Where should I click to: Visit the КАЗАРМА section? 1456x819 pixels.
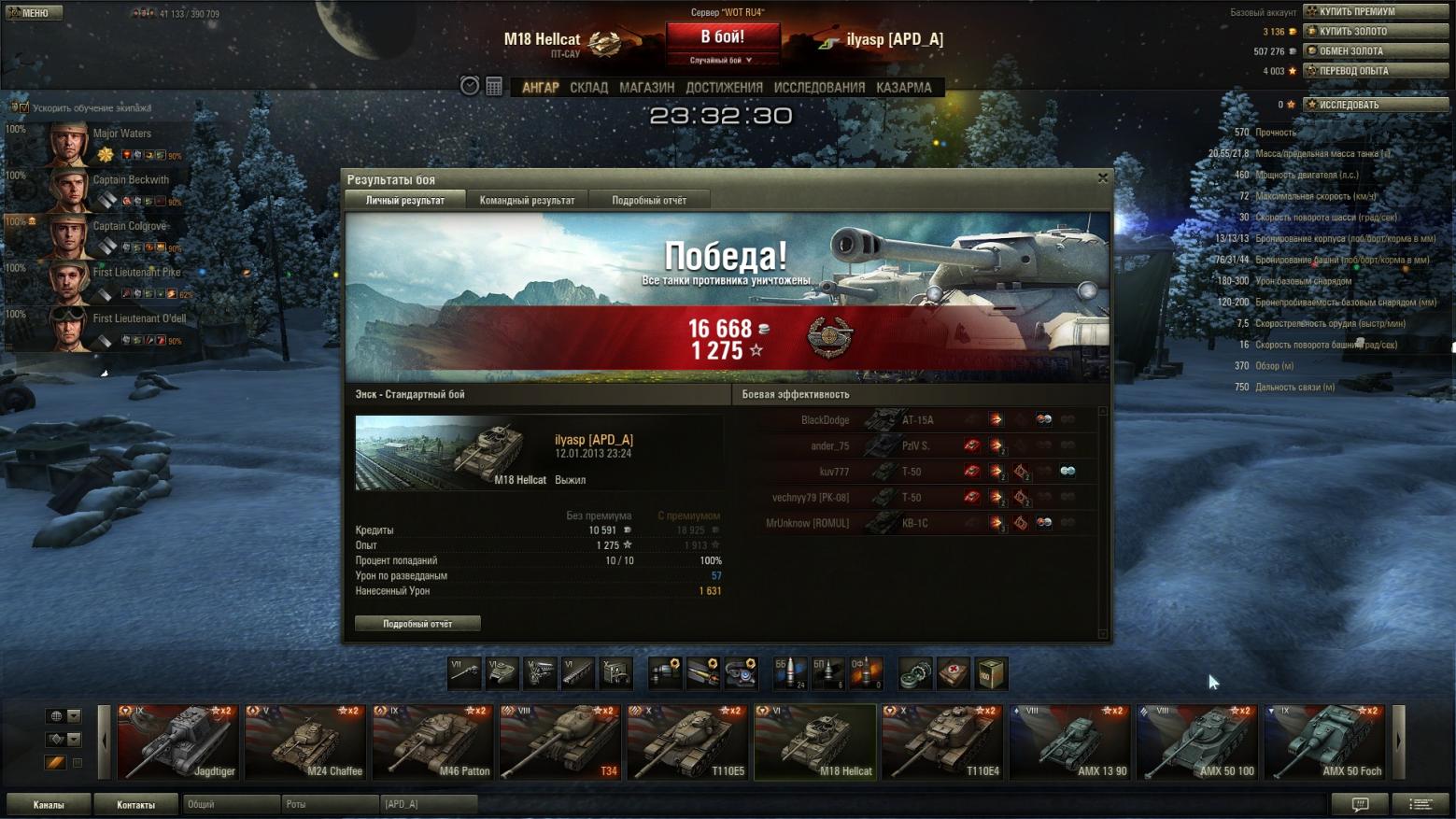click(x=903, y=88)
